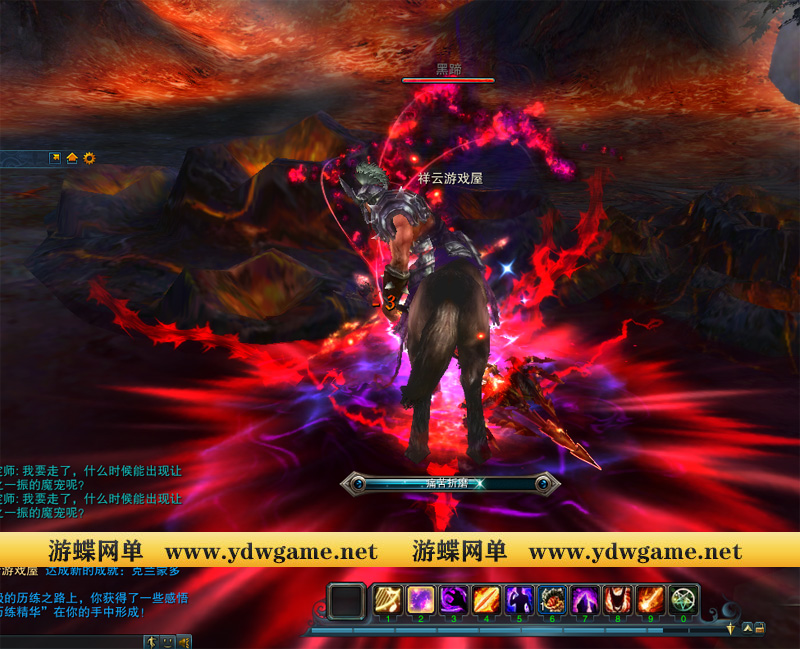Click the boxed arrow icon on left panel
This screenshot has height=649, width=800.
click(56, 158)
